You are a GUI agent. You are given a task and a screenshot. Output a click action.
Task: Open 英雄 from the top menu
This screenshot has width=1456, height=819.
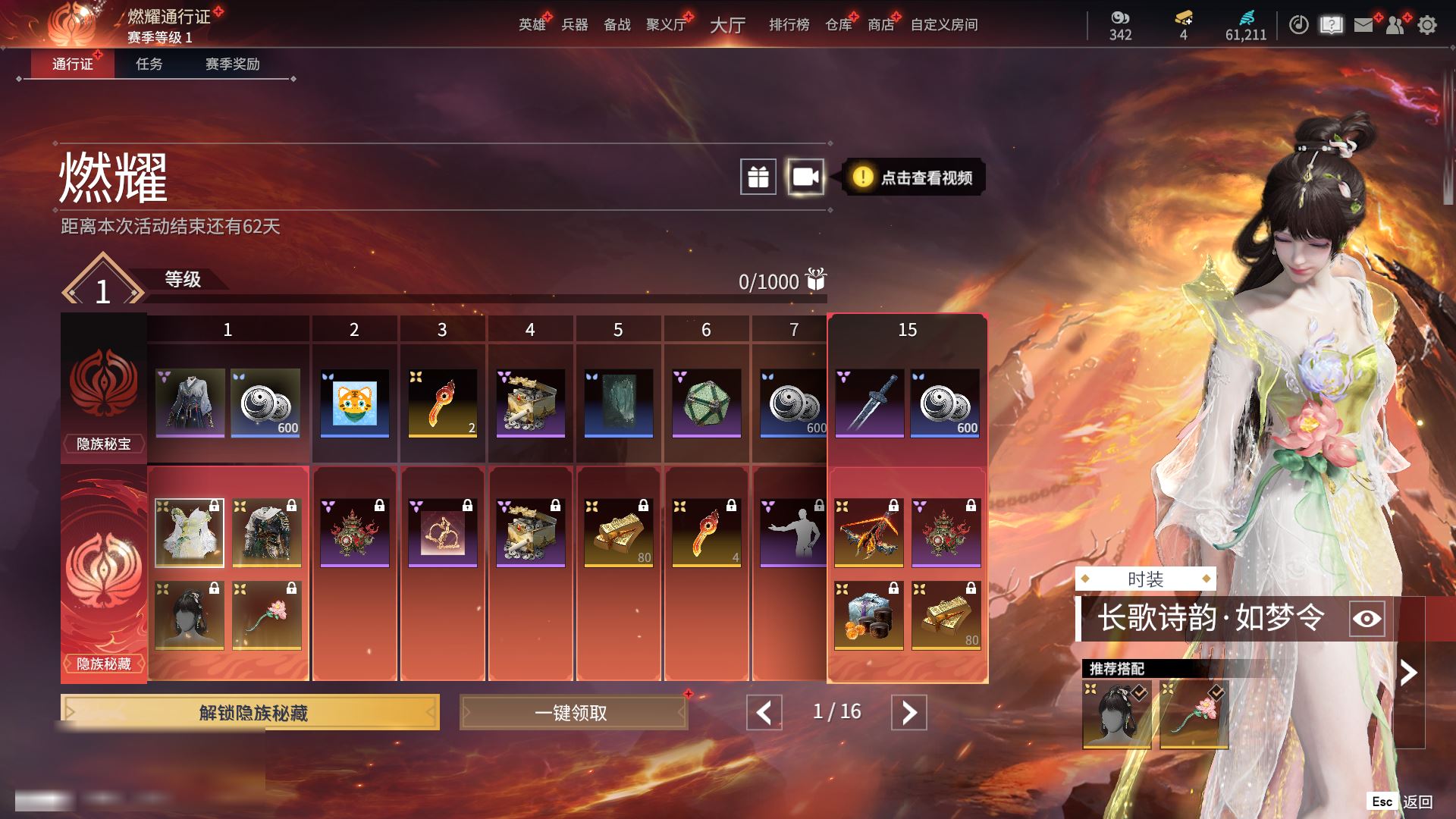[x=532, y=24]
